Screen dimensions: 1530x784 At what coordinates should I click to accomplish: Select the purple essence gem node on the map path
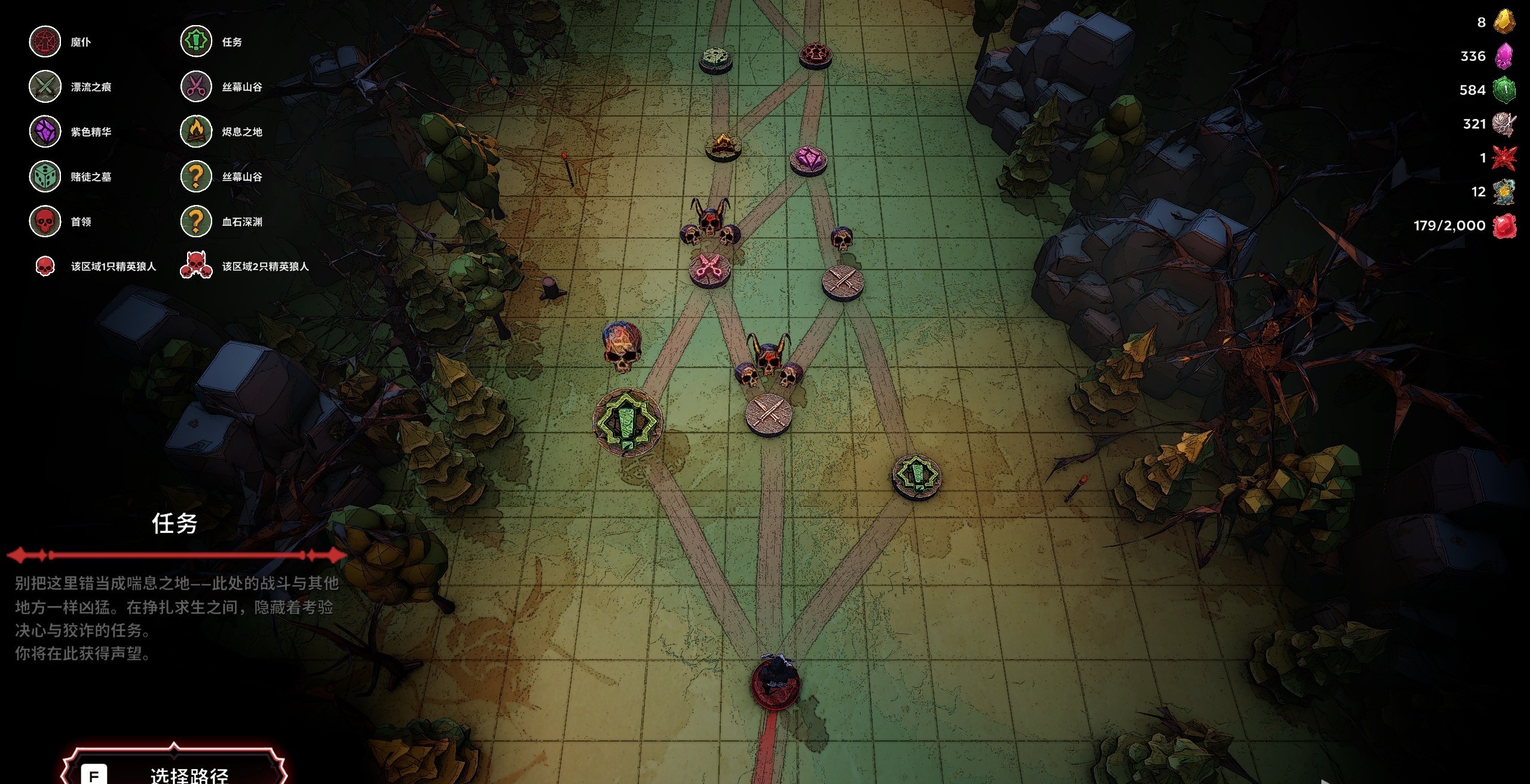pyautogui.click(x=809, y=160)
